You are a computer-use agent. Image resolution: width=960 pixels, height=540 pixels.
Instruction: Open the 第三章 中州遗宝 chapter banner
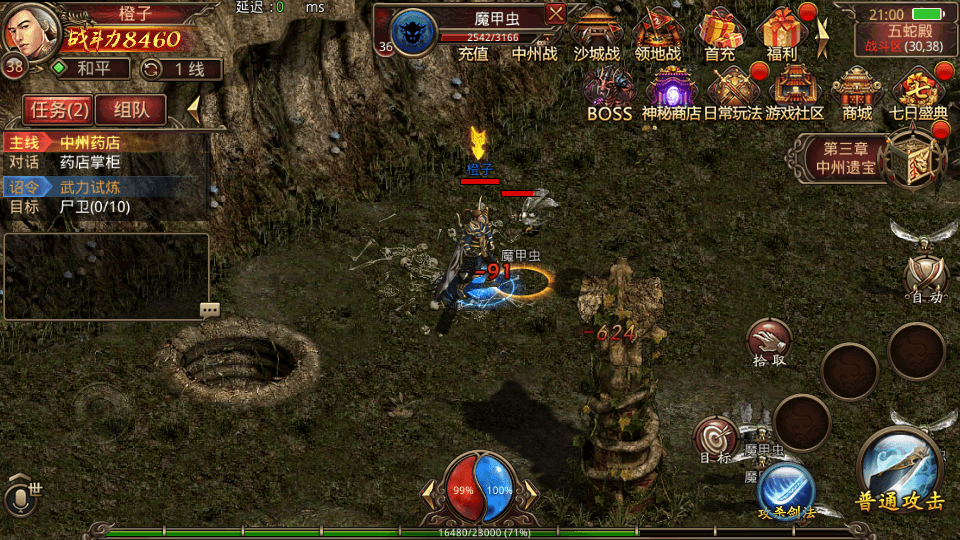[x=846, y=158]
